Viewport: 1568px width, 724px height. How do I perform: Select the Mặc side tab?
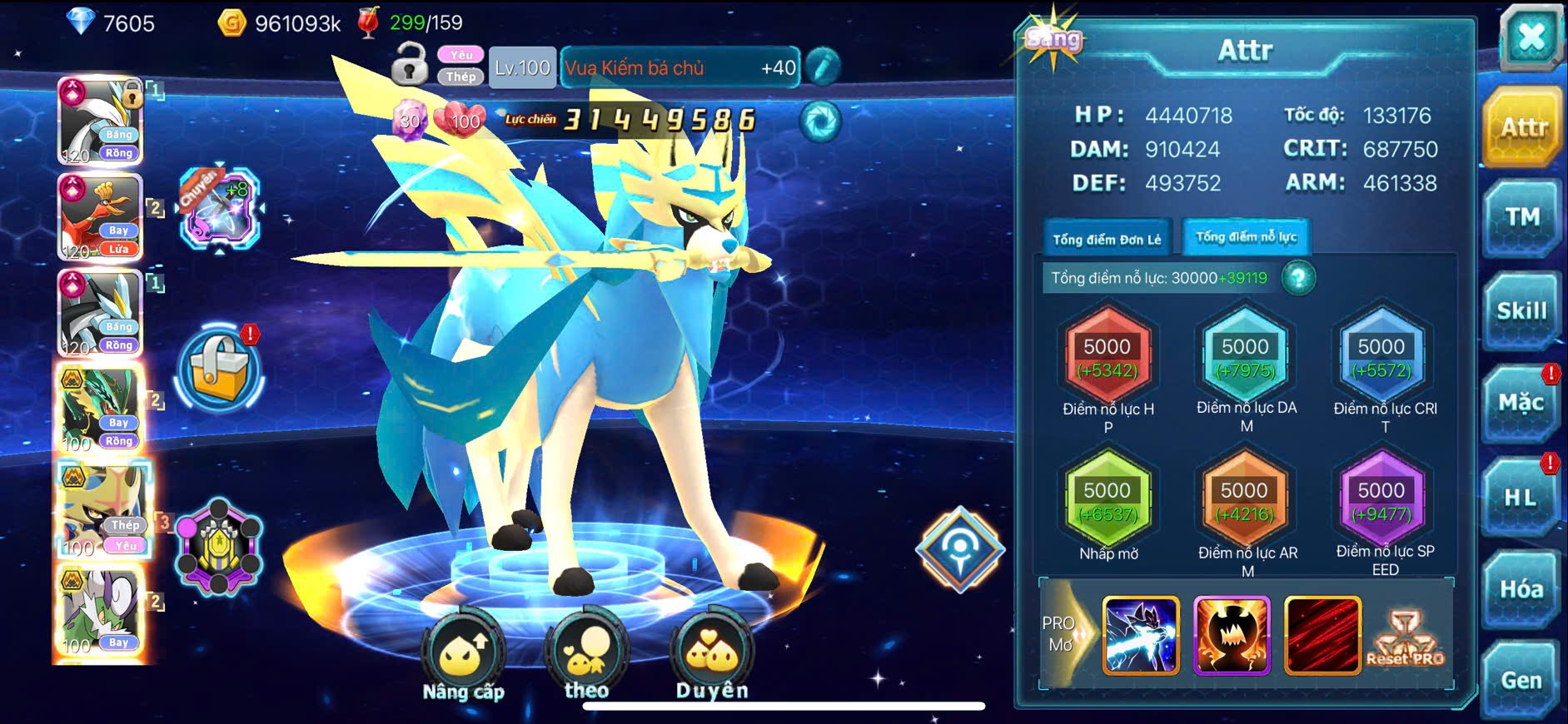(x=1521, y=404)
